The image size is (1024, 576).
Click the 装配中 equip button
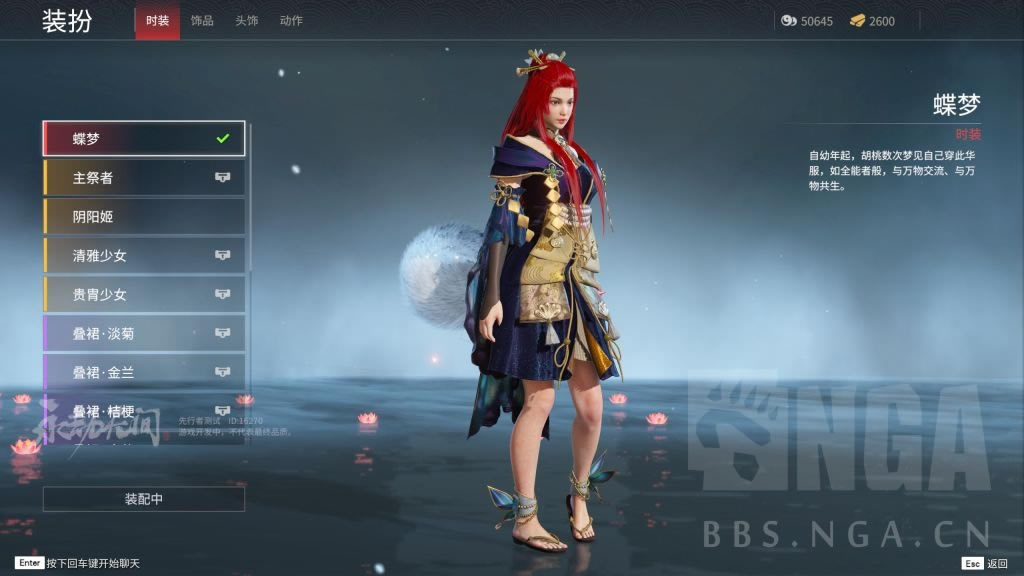click(144, 499)
